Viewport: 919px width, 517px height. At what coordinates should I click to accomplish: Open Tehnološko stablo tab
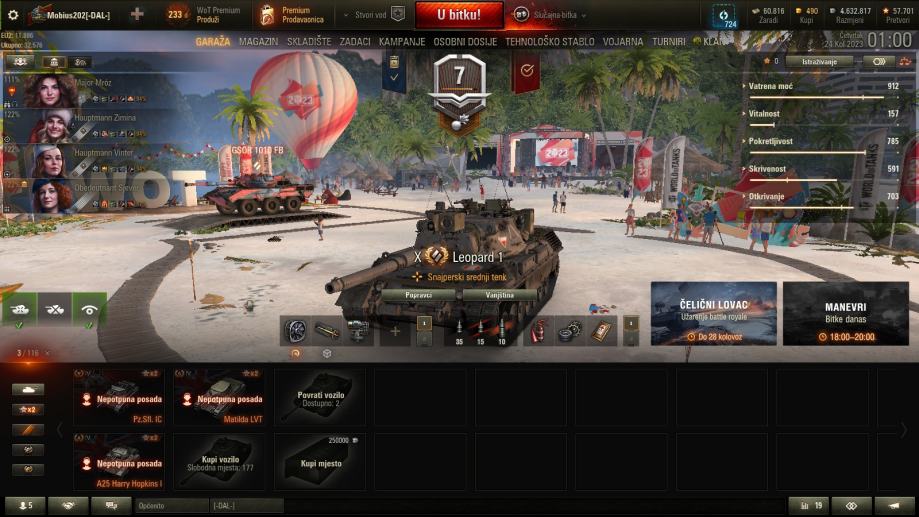click(550, 42)
